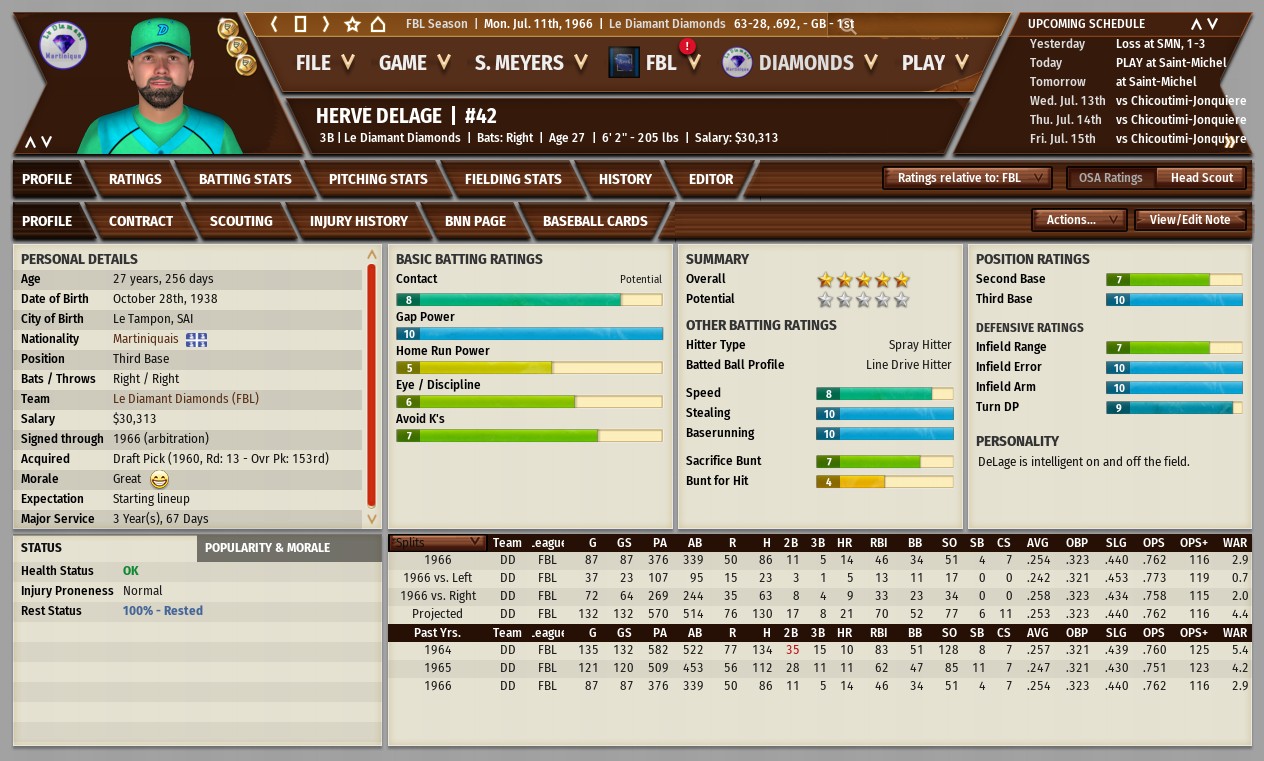Open the Actions dropdown
The width and height of the screenshot is (1264, 761).
[1079, 220]
